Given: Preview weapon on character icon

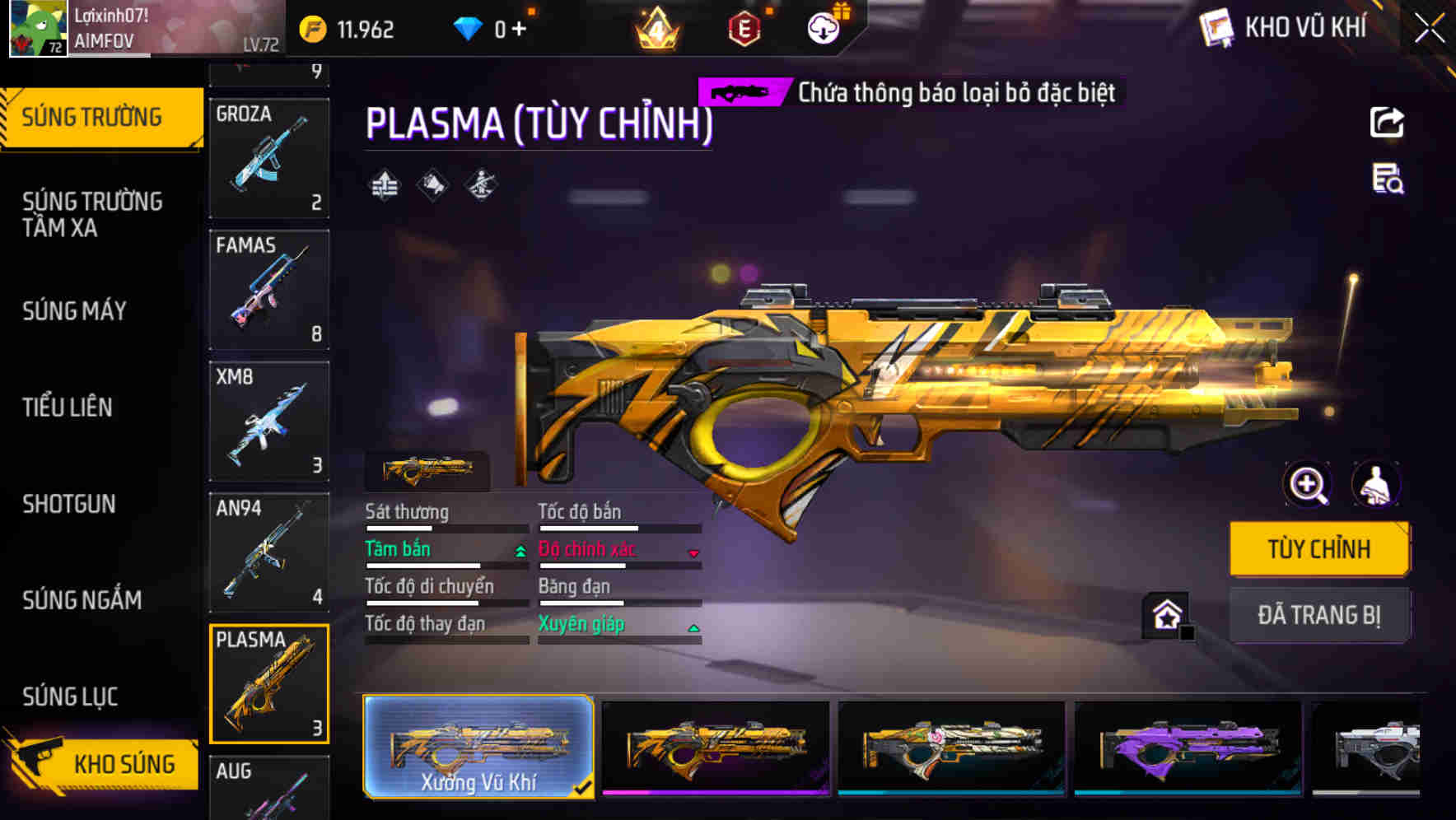Looking at the screenshot, I should (x=1375, y=484).
